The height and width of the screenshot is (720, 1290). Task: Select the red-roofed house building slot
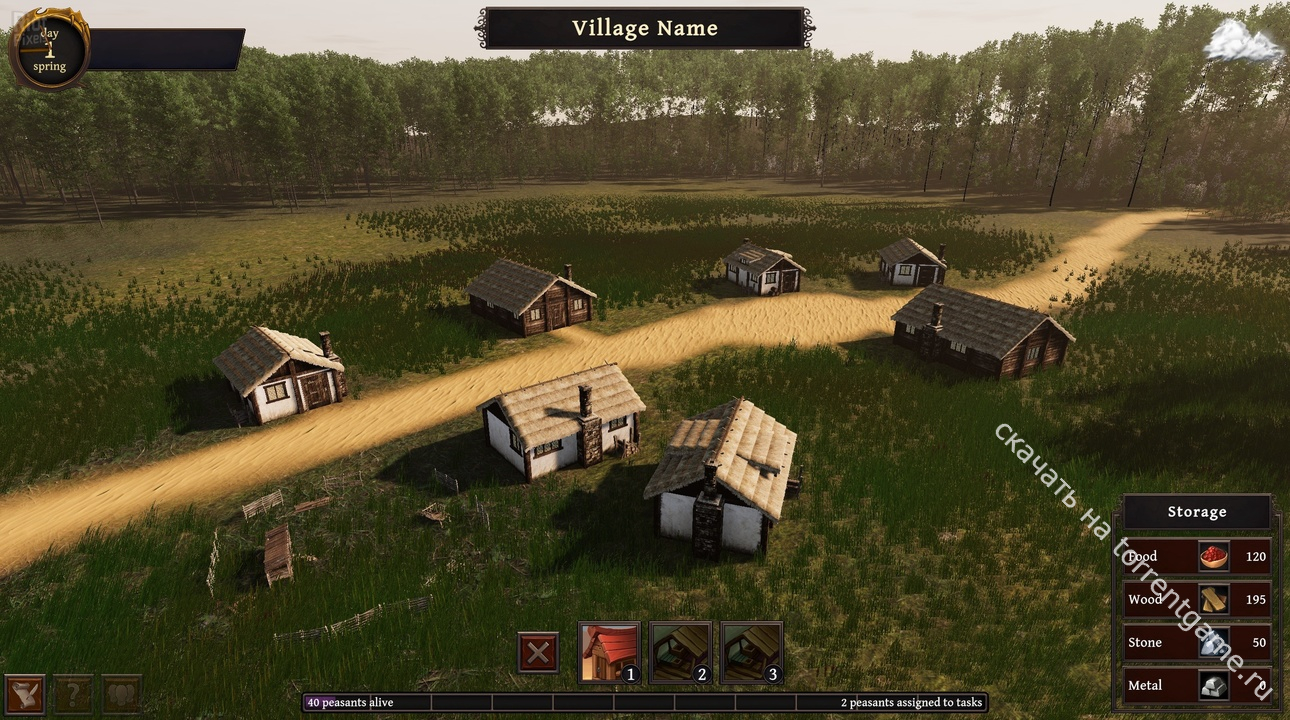point(609,652)
